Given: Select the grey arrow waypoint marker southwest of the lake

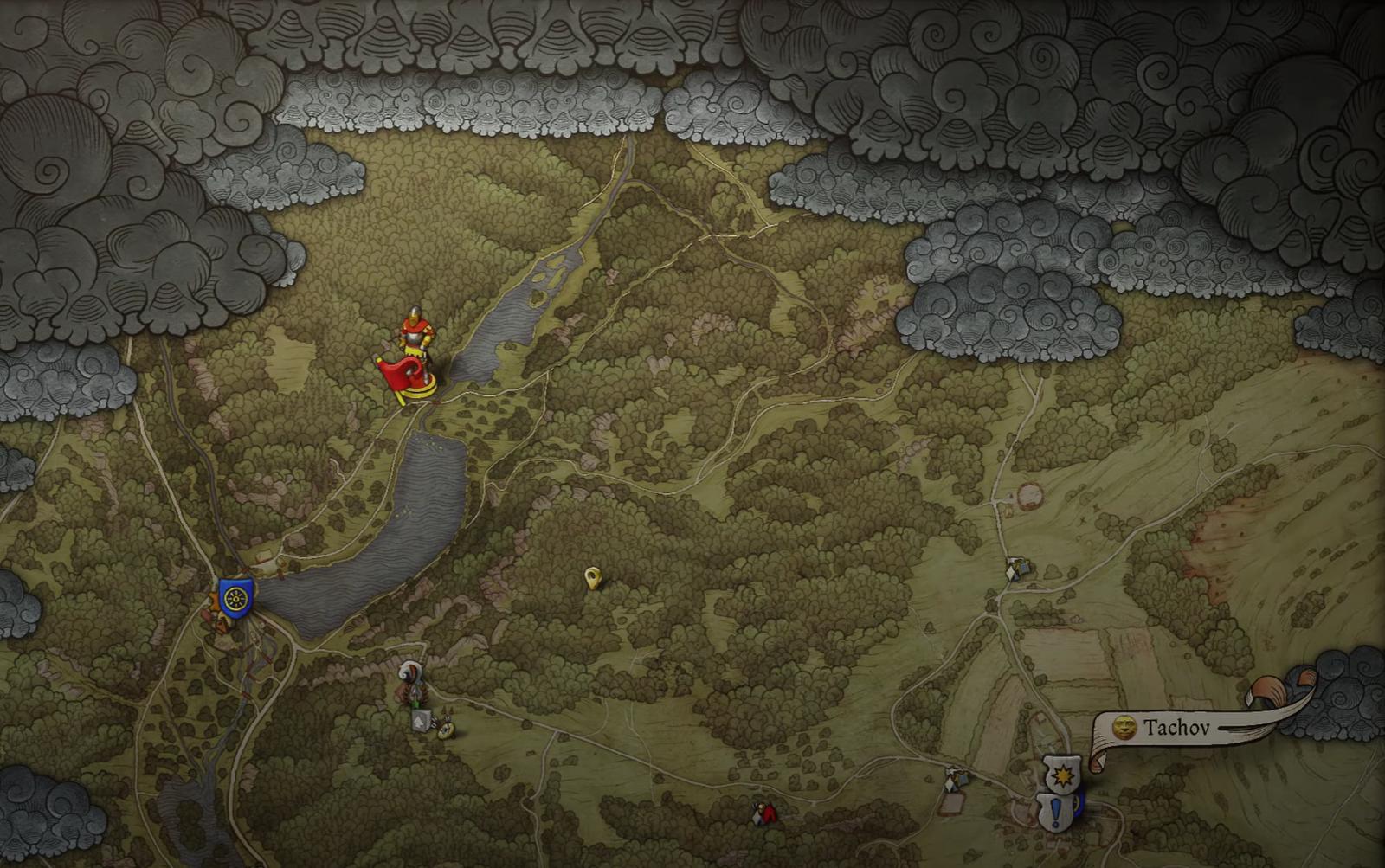Looking at the screenshot, I should 421,719.
